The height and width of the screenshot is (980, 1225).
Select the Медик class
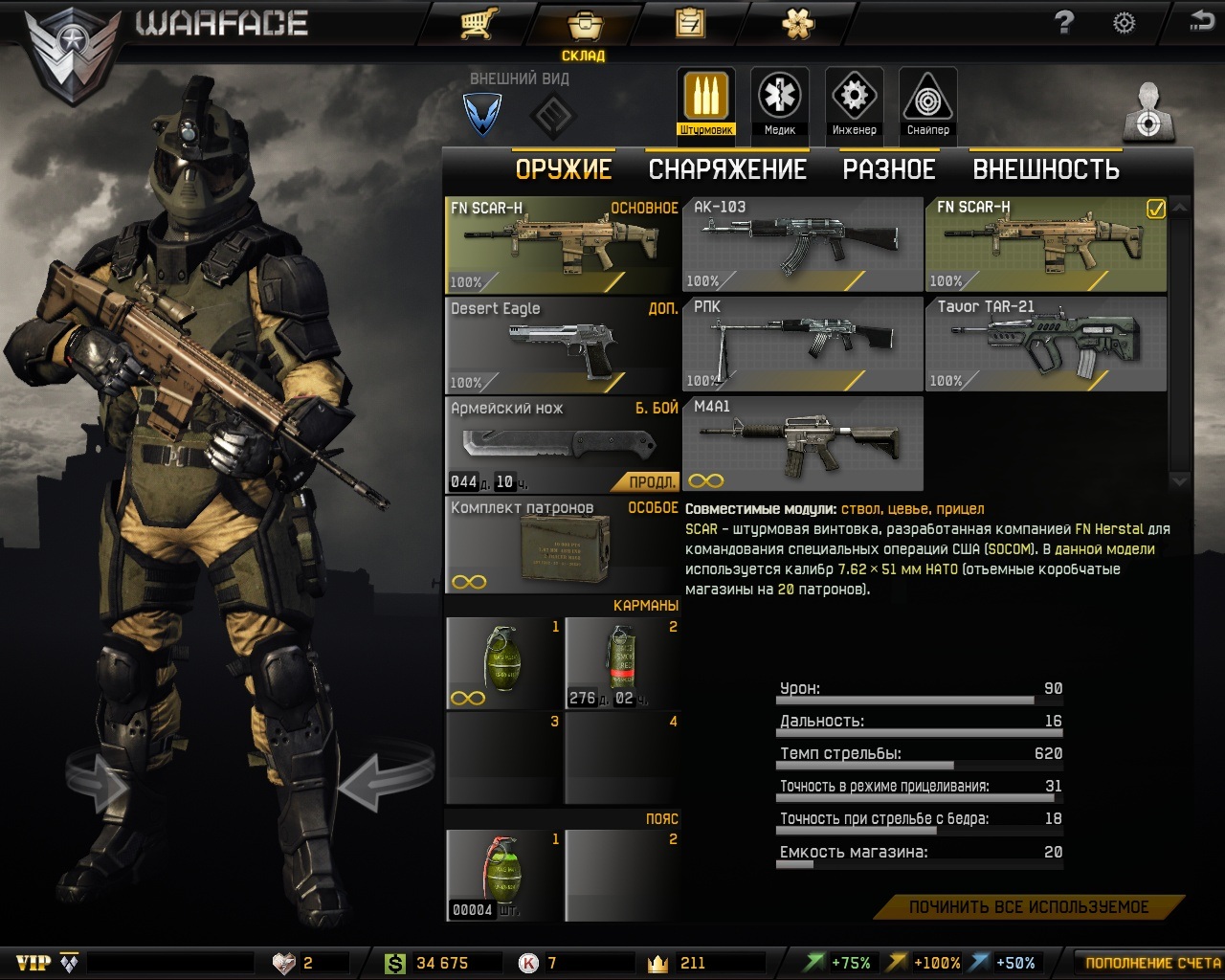780,103
